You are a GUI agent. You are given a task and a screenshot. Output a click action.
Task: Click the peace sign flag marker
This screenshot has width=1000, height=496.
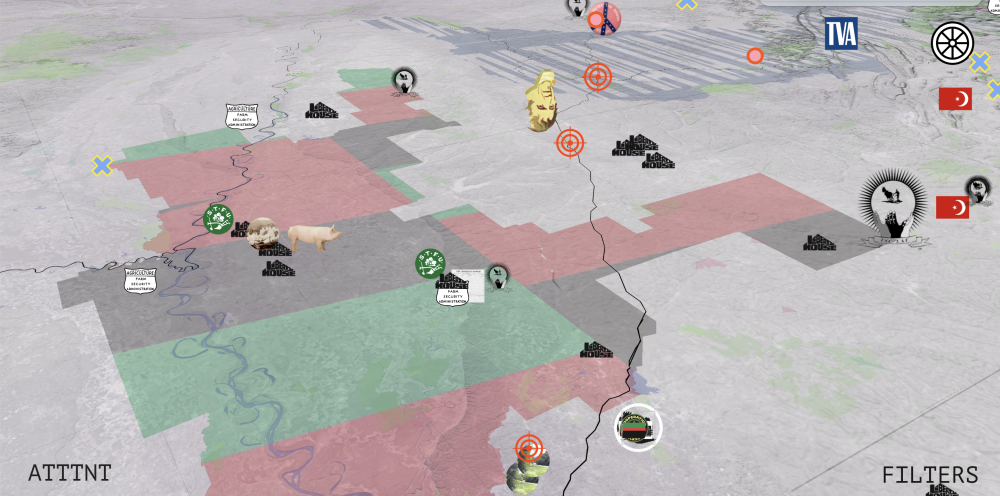[x=603, y=18]
